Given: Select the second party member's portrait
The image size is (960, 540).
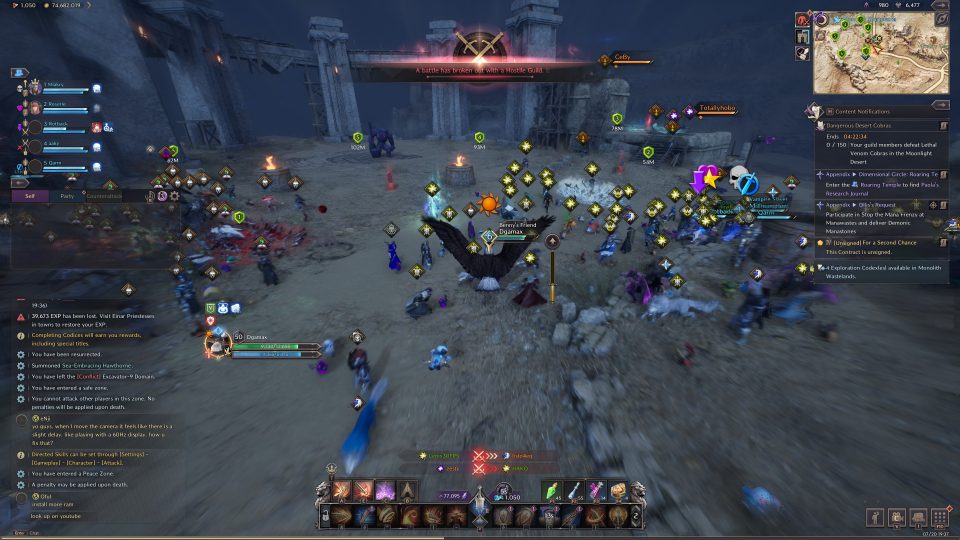Looking at the screenshot, I should coord(34,106).
